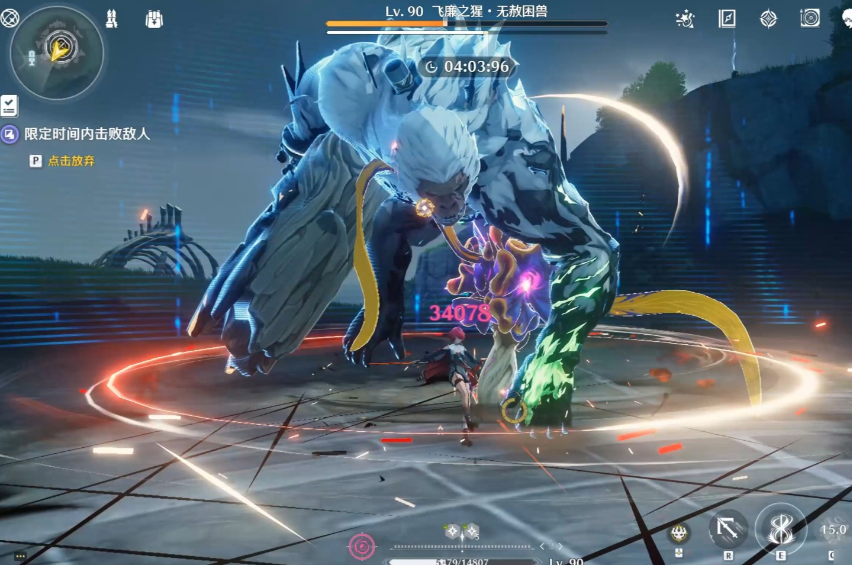Abandon the challenge via 点击放弃
This screenshot has width=852, height=565.
(x=70, y=160)
